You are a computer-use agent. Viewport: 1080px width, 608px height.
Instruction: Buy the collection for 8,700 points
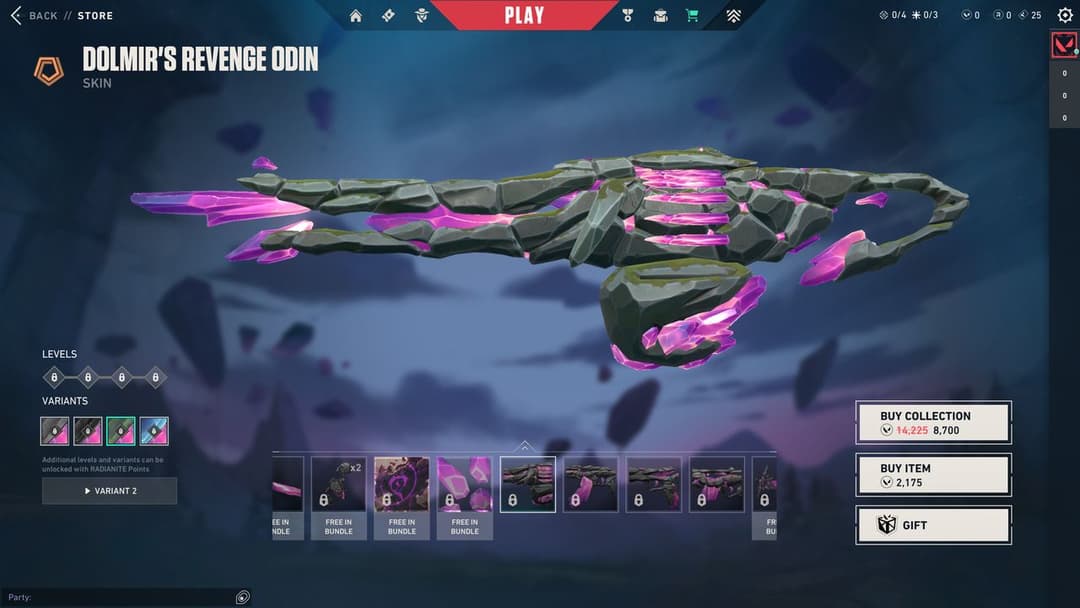(933, 422)
